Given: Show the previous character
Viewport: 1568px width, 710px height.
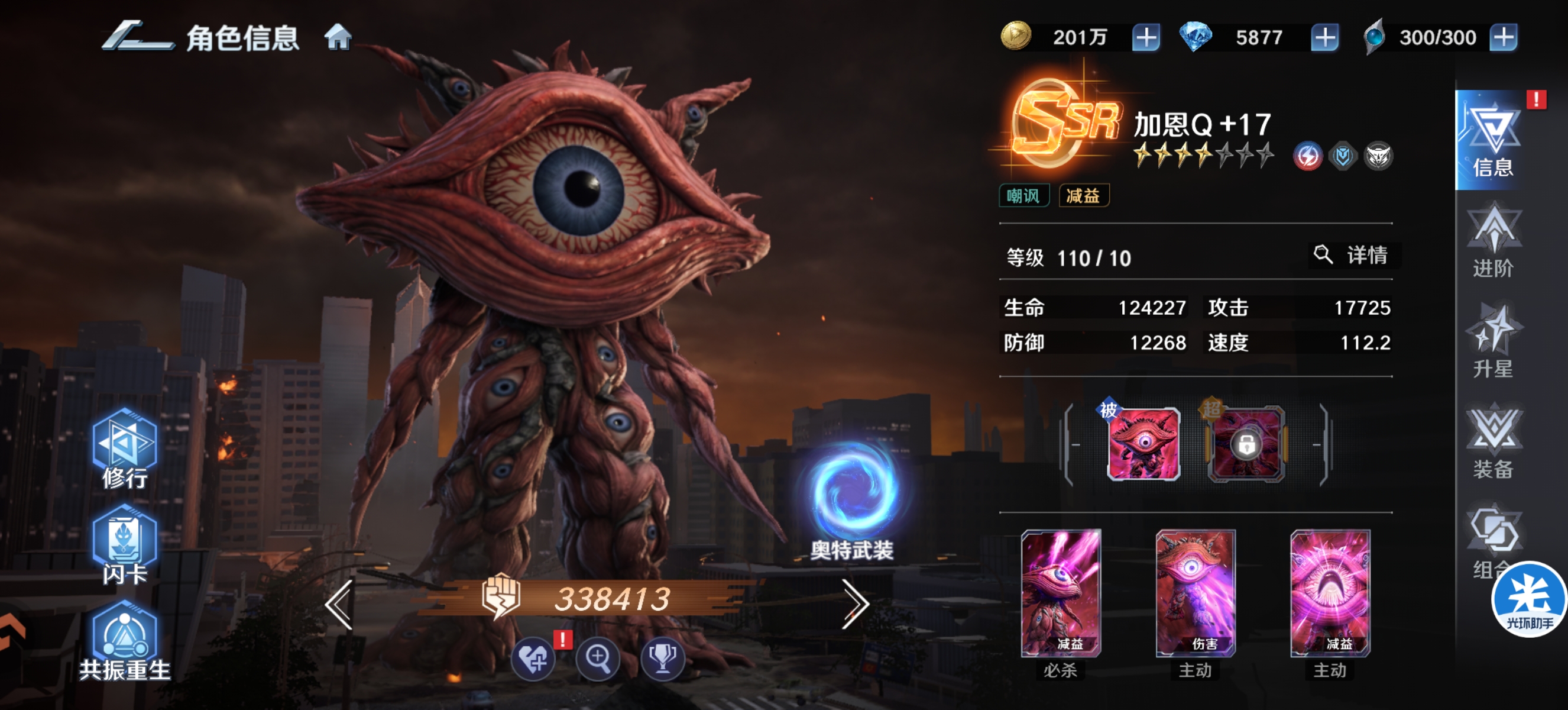Looking at the screenshot, I should (x=339, y=603).
